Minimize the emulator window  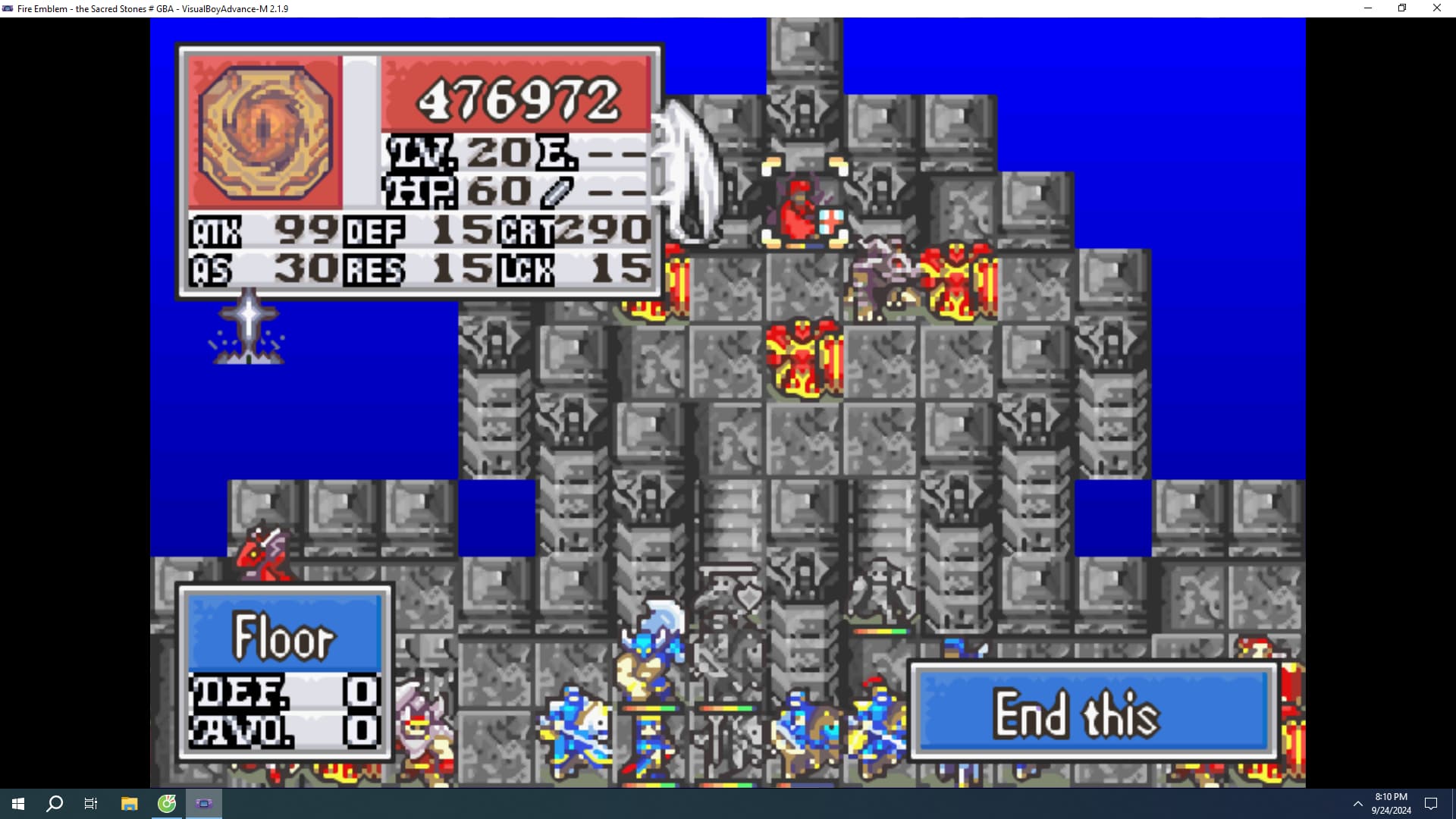pyautogui.click(x=1368, y=8)
